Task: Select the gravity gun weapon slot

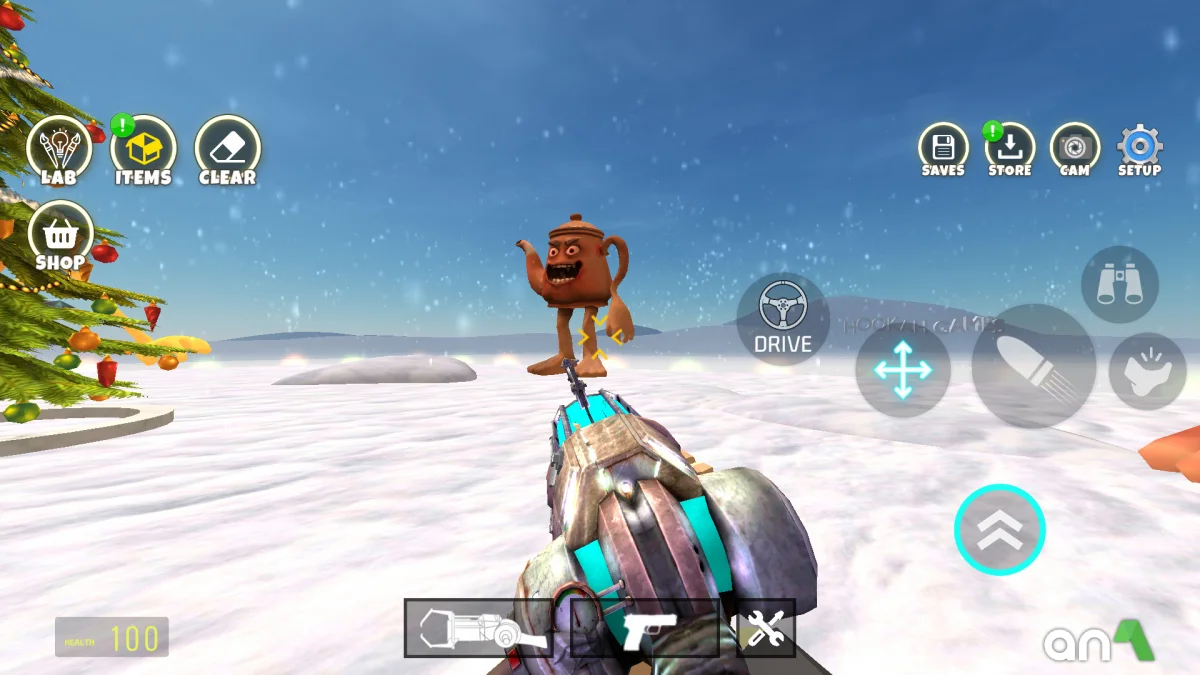Action: pyautogui.click(x=478, y=628)
